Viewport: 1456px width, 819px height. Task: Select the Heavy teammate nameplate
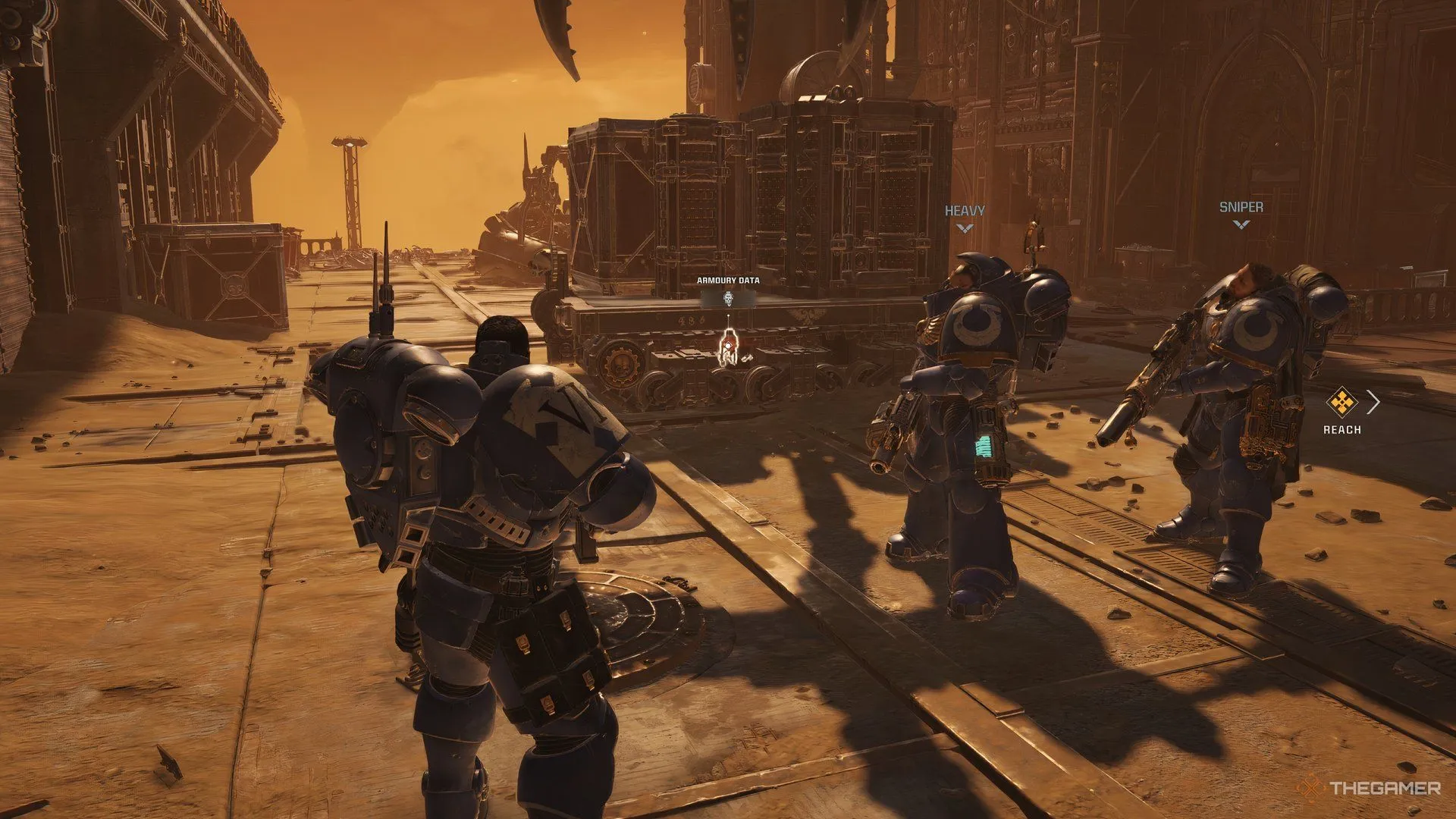click(965, 211)
